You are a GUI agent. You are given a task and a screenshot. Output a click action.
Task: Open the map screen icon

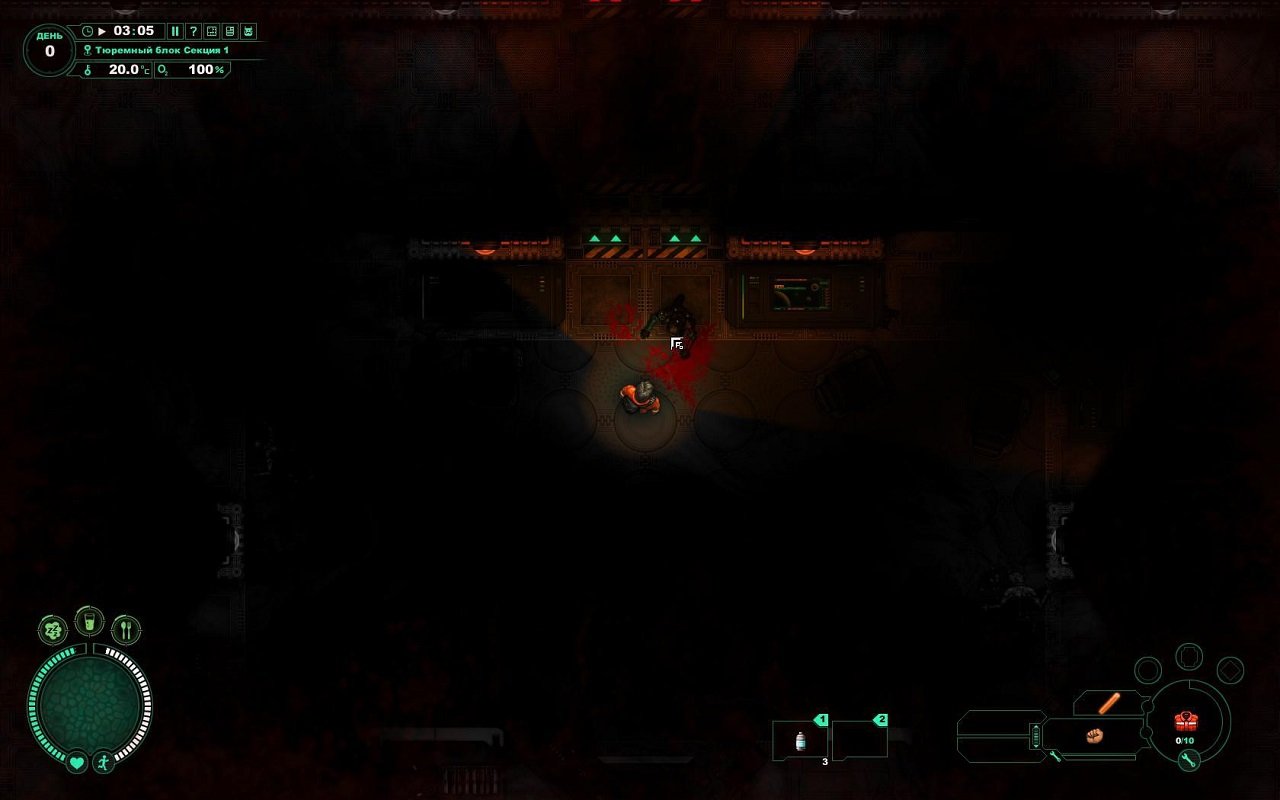pos(212,31)
